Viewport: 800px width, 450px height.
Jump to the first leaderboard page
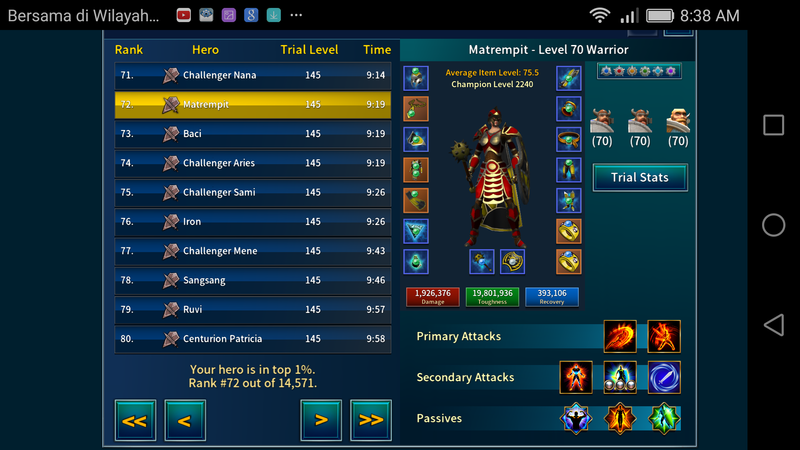coord(135,420)
